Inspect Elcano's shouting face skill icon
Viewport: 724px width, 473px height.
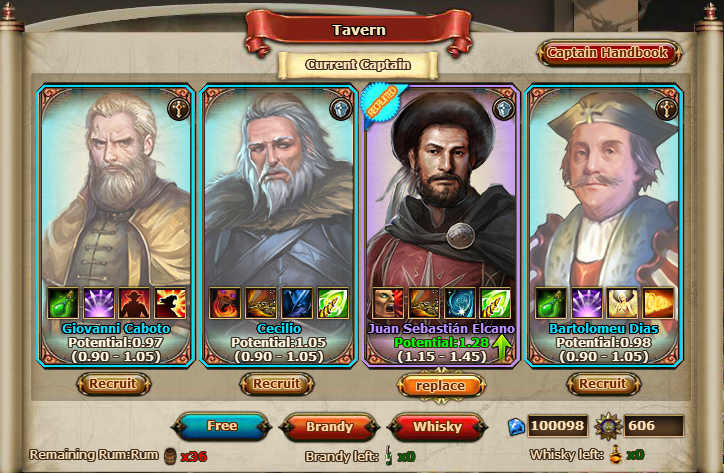(x=387, y=303)
